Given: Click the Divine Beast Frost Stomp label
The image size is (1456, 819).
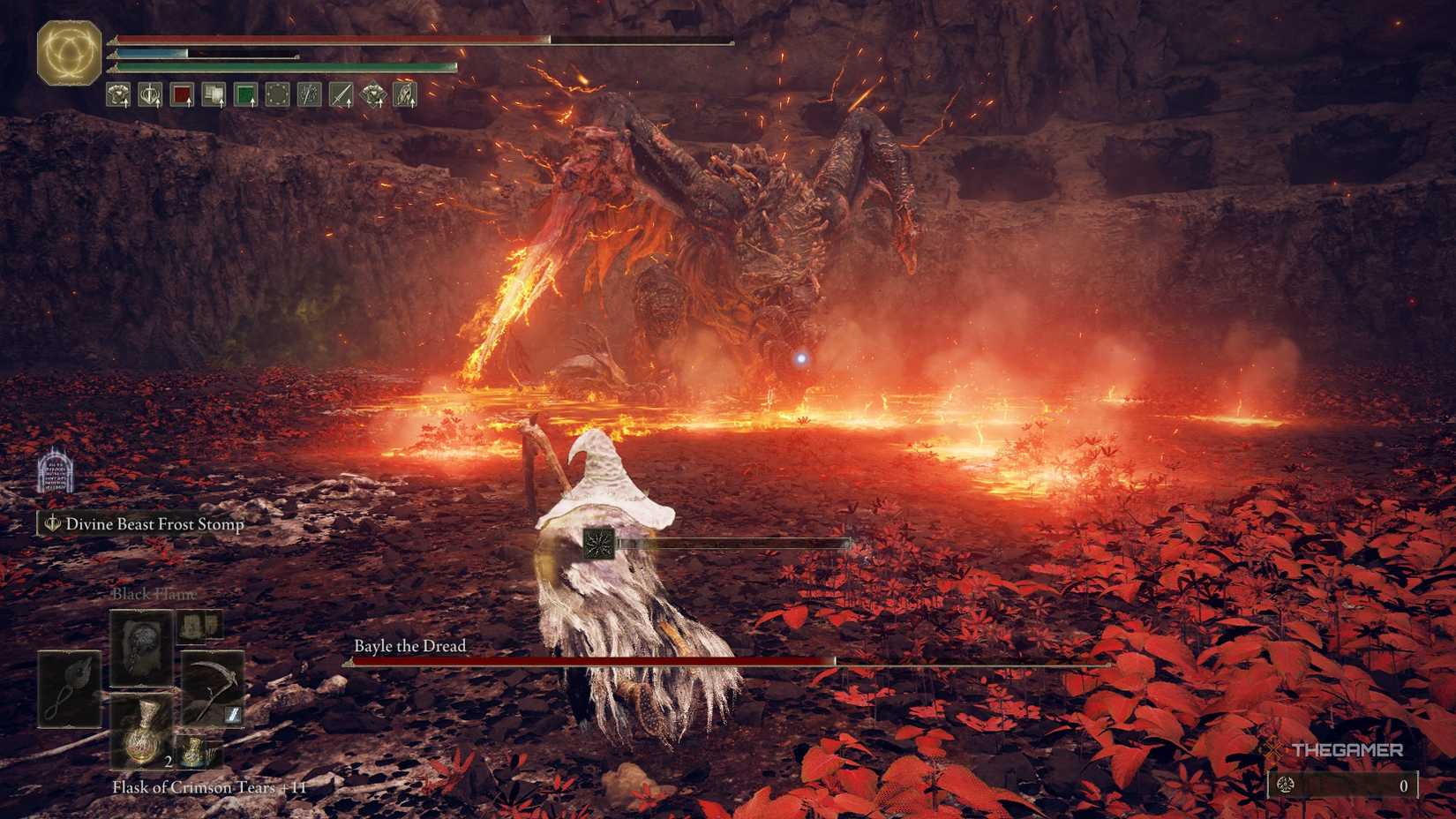Looking at the screenshot, I should coord(153,523).
